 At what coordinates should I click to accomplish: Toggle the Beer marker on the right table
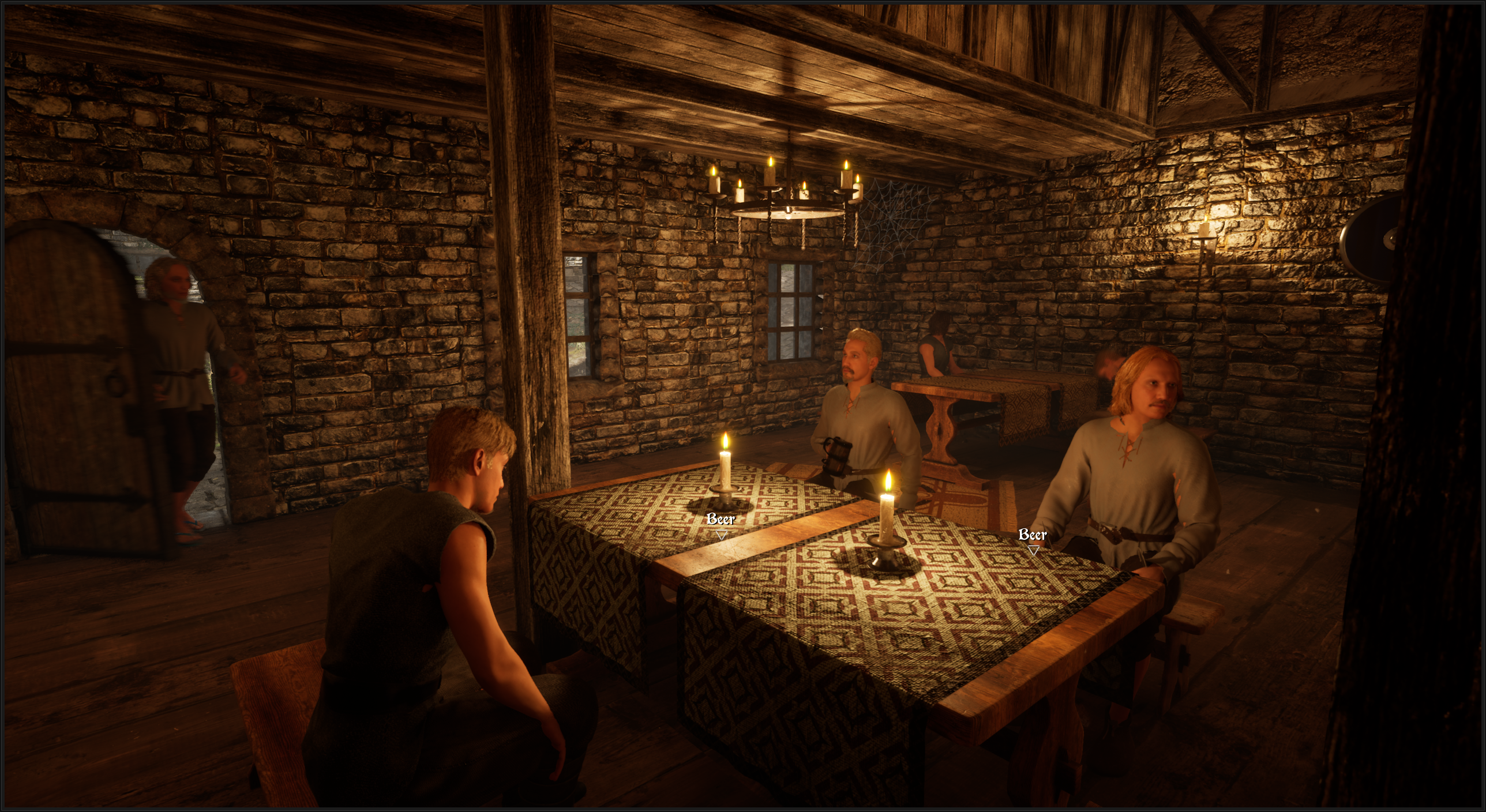[1033, 535]
